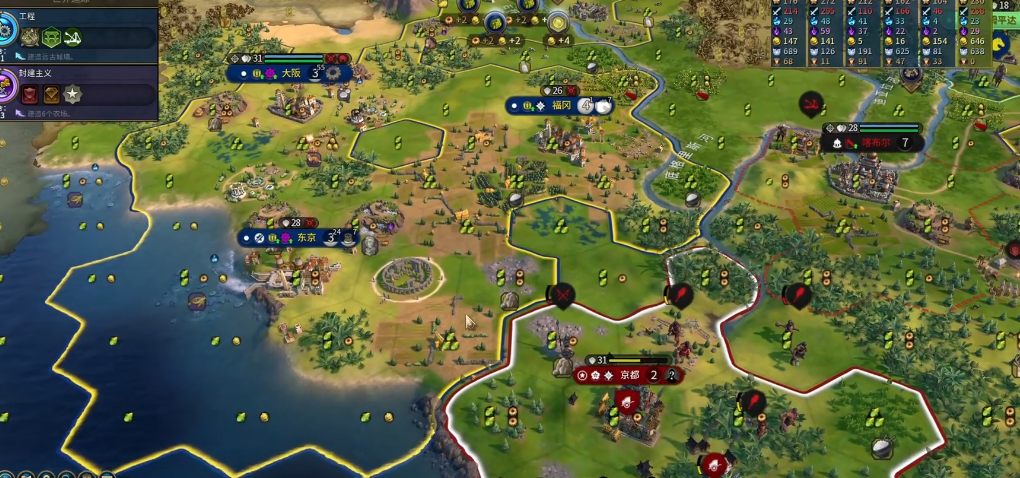The height and width of the screenshot is (478, 1020).
Task: Select the 喀布尔 city-state banner
Action: (873, 143)
